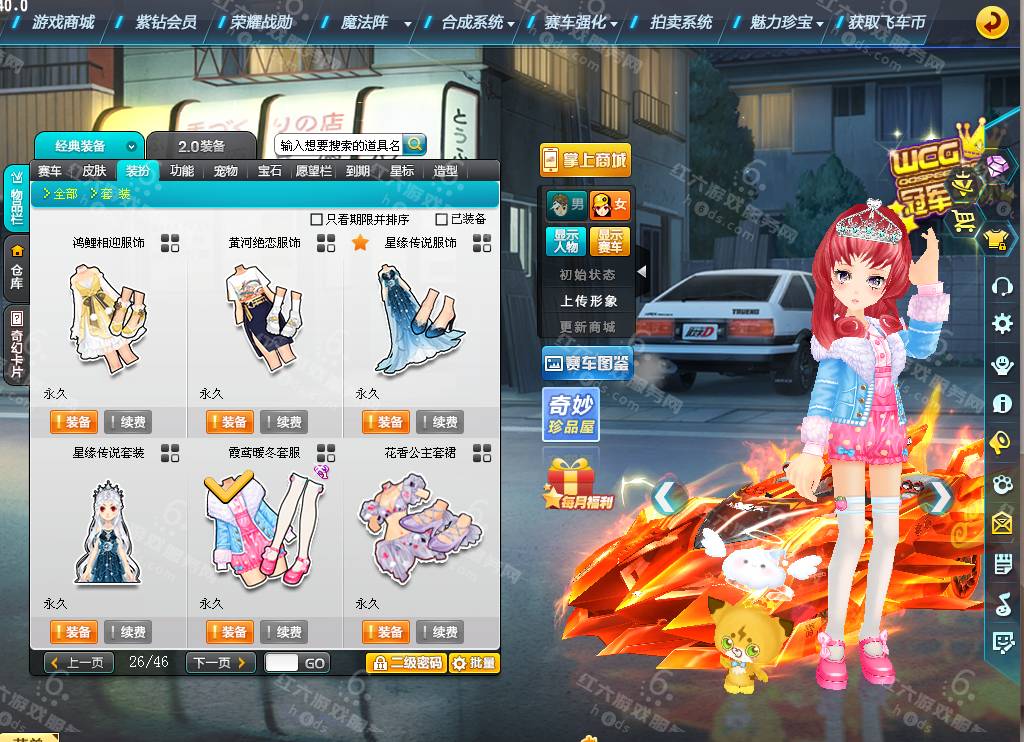
Task: Switch to the 2.0装备 tab
Action: (201, 146)
